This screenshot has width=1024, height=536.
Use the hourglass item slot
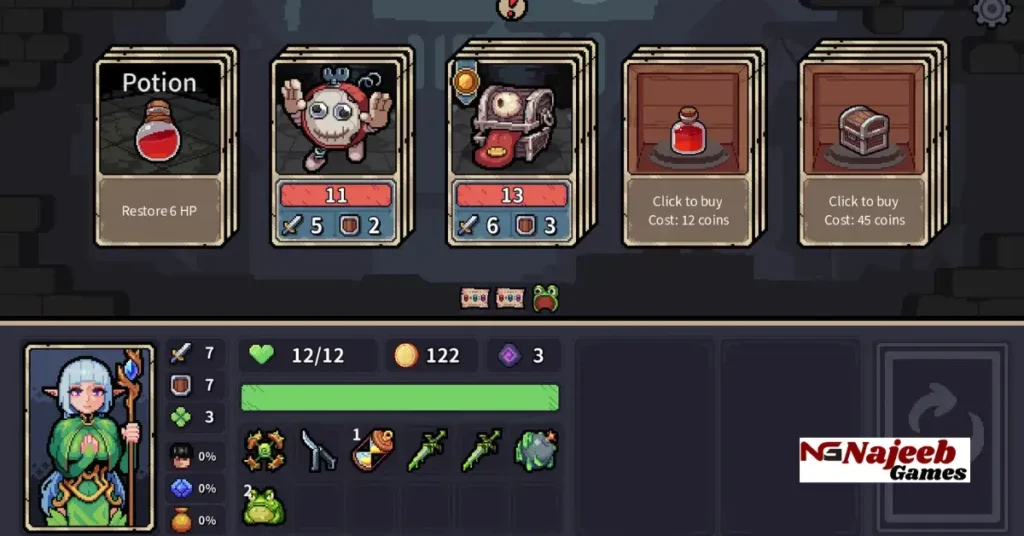click(x=373, y=452)
